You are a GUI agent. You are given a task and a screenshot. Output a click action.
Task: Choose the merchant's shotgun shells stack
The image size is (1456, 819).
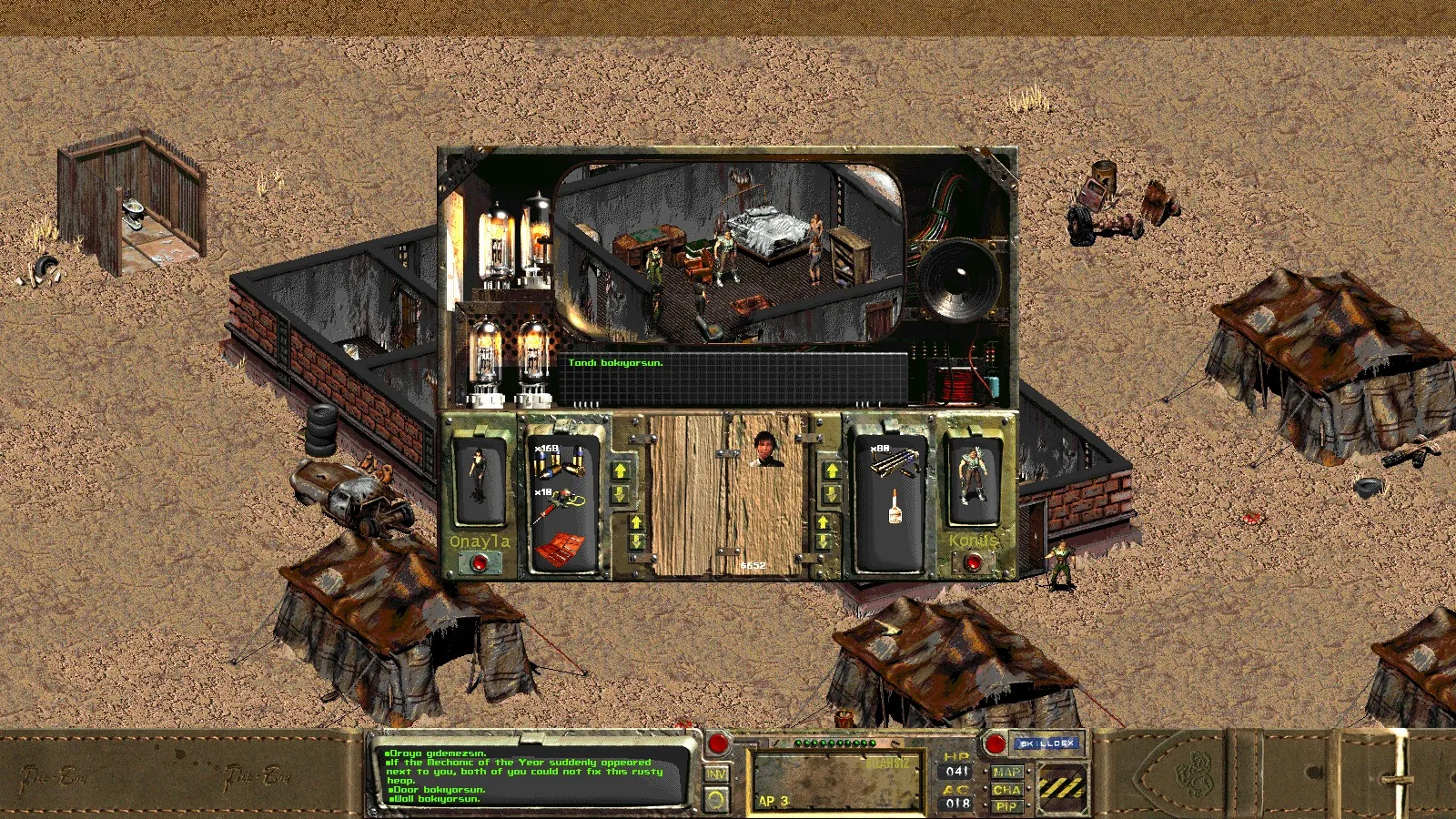[893, 460]
